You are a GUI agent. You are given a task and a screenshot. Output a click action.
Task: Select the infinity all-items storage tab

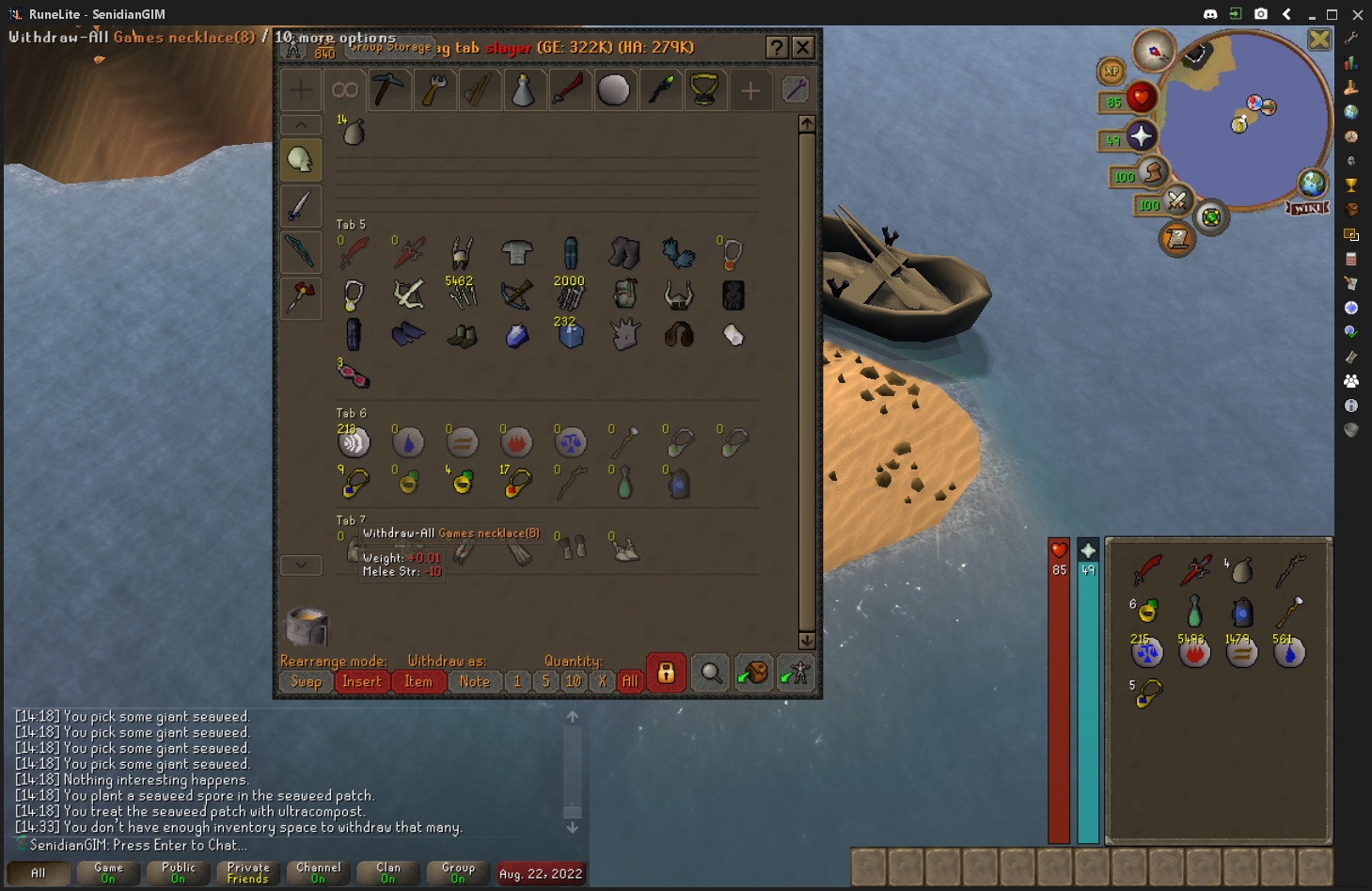[344, 89]
